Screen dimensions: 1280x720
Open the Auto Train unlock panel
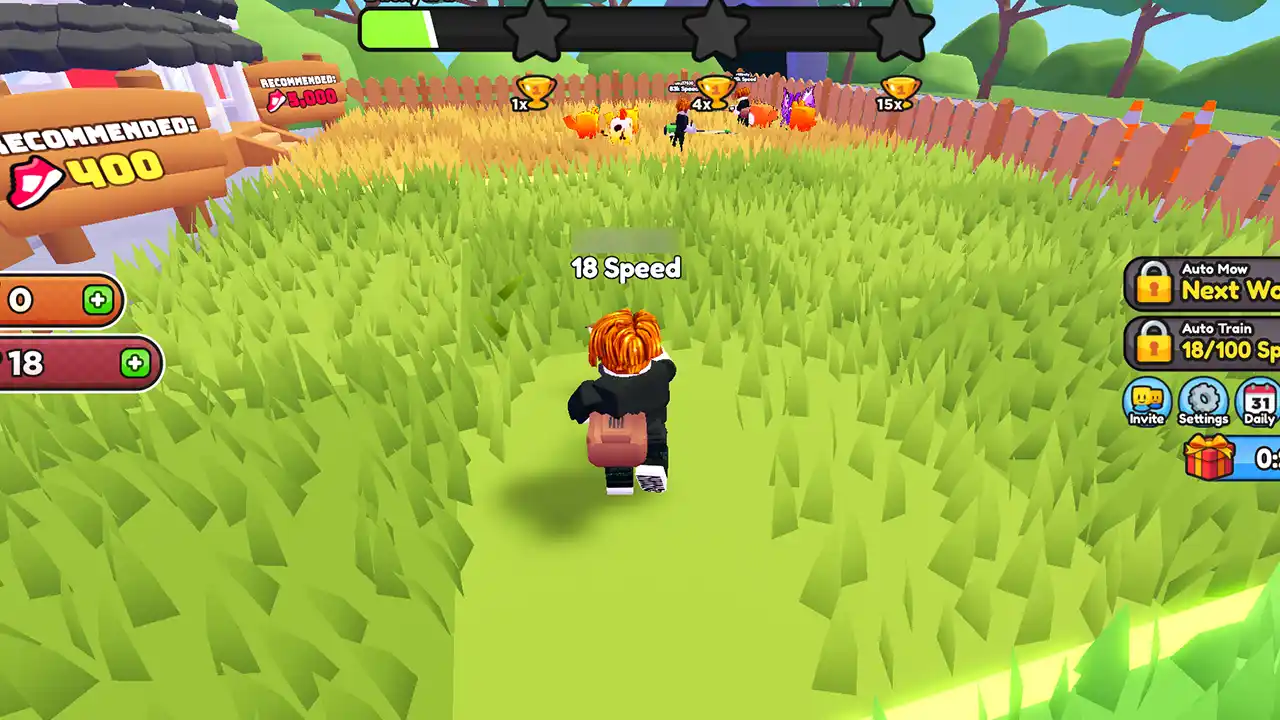pos(1220,342)
